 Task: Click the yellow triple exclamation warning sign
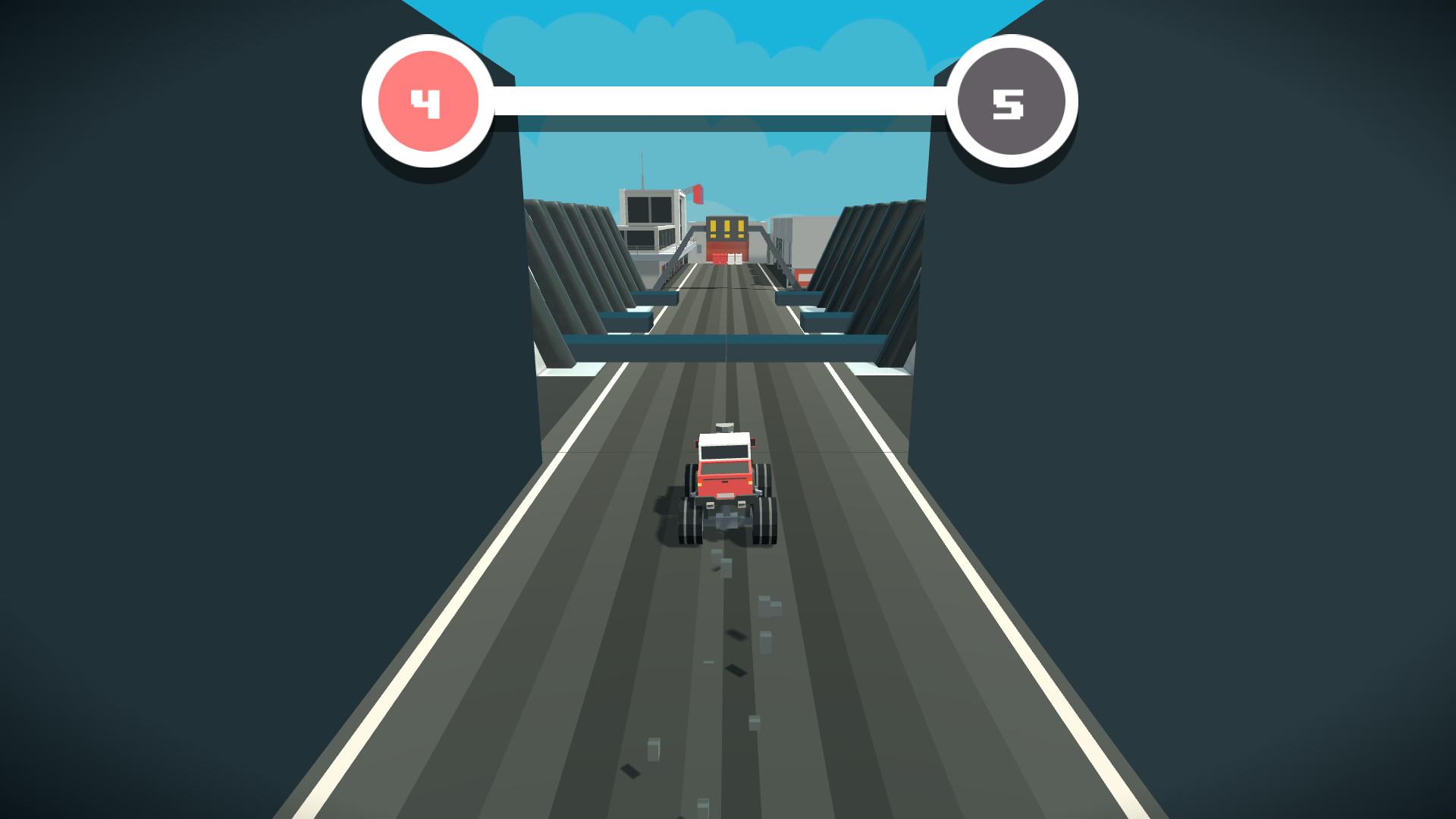click(727, 226)
